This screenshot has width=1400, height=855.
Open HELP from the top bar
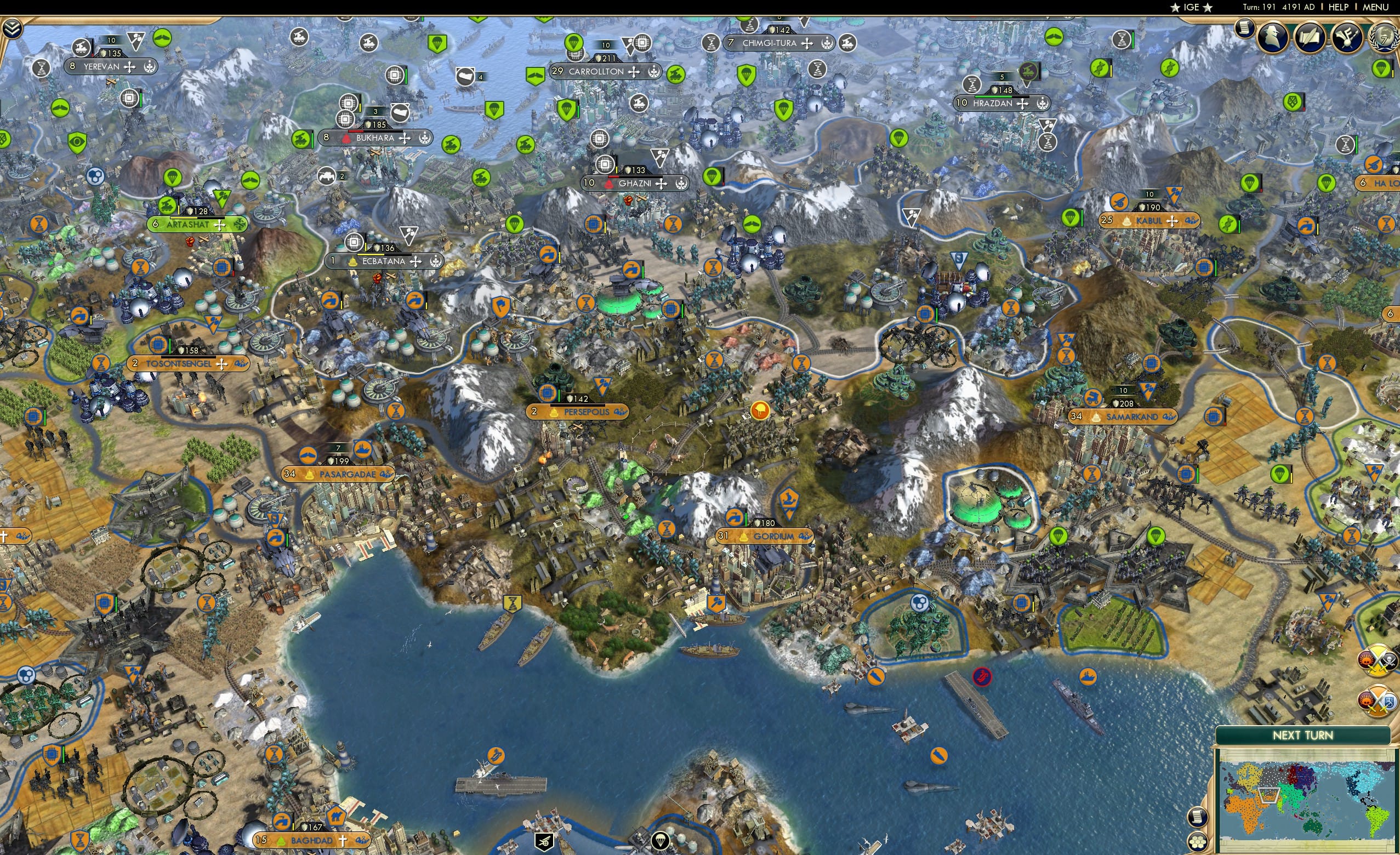tap(1339, 7)
